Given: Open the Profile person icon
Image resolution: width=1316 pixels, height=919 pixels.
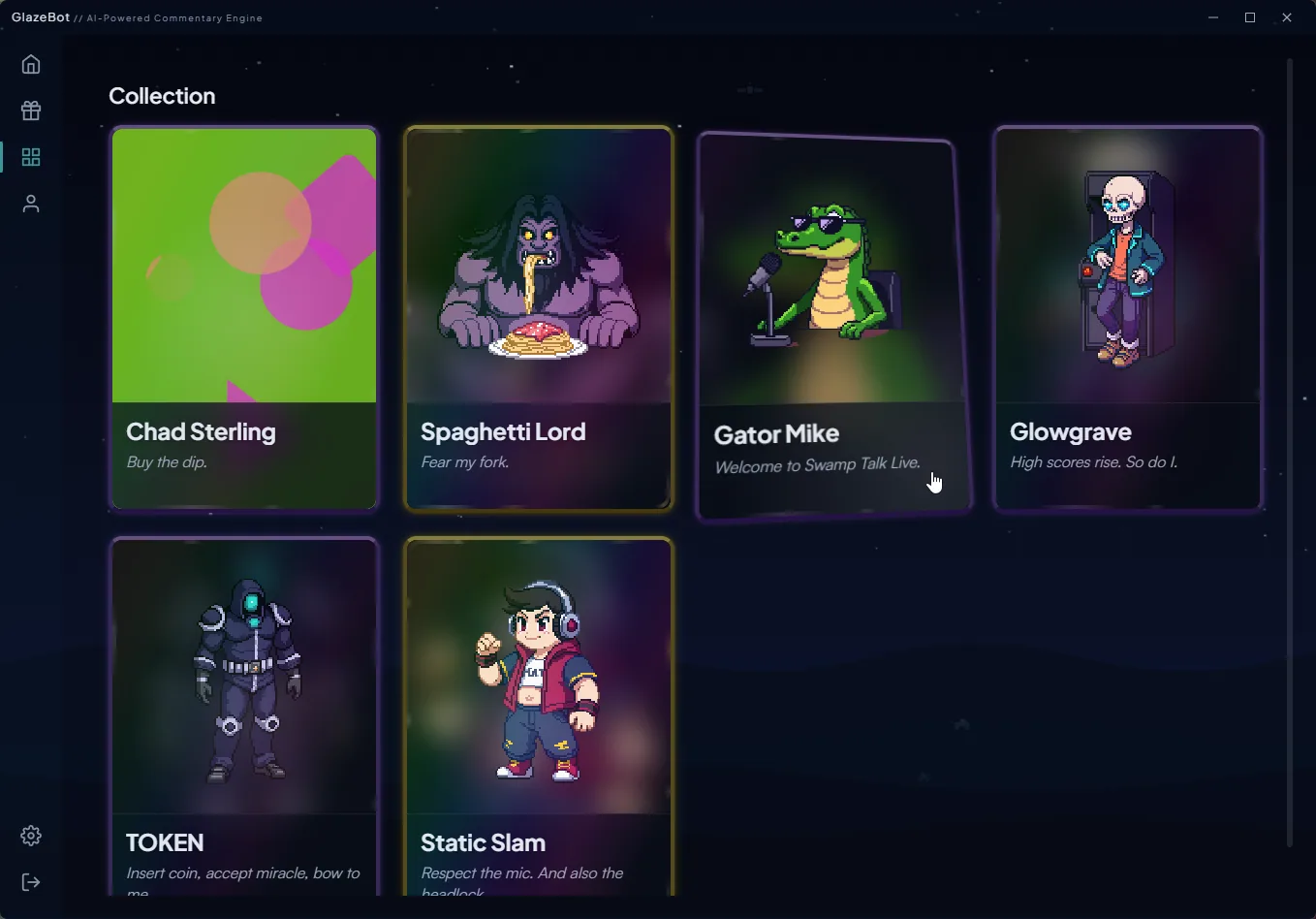Looking at the screenshot, I should pyautogui.click(x=30, y=203).
